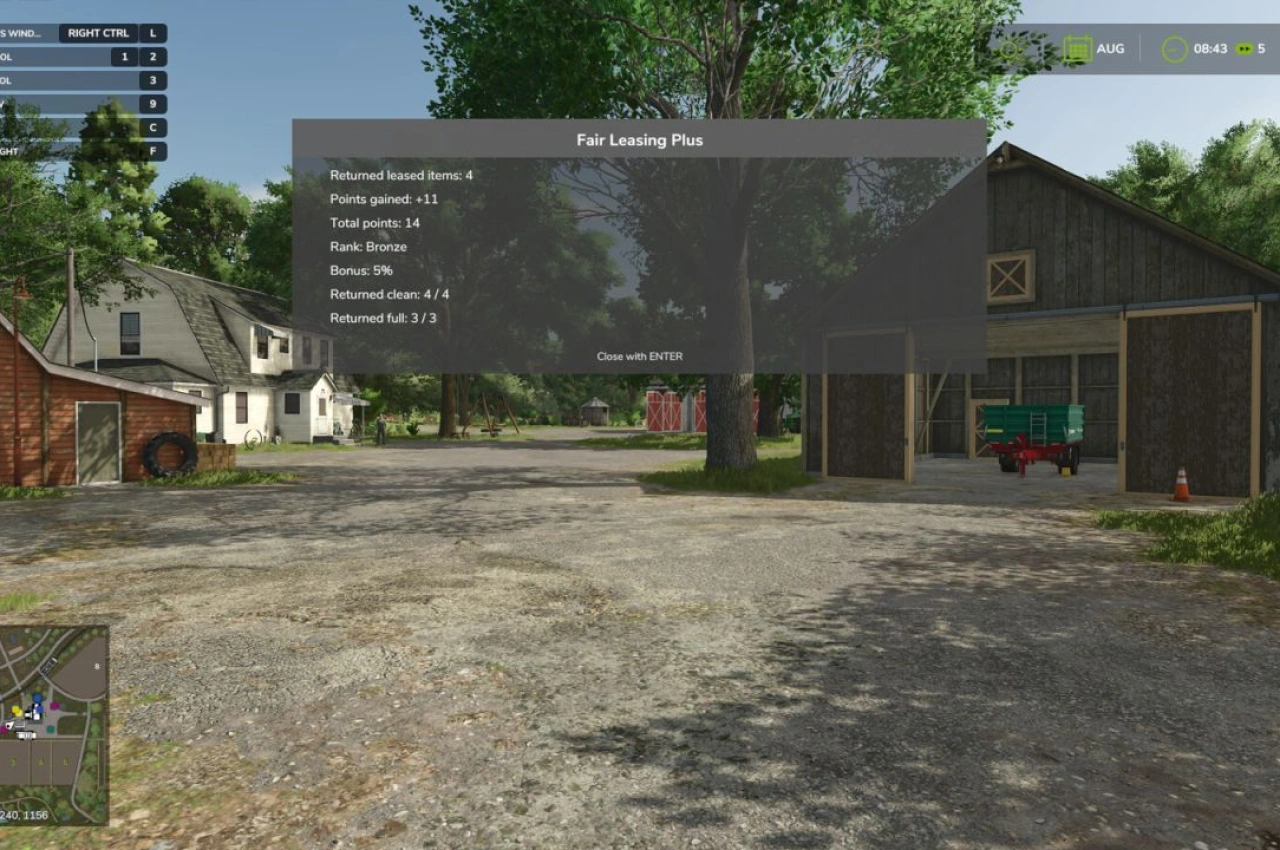Select the yellow vehicle marker on the minimap
Screen dimensions: 1280x850
(16, 710)
